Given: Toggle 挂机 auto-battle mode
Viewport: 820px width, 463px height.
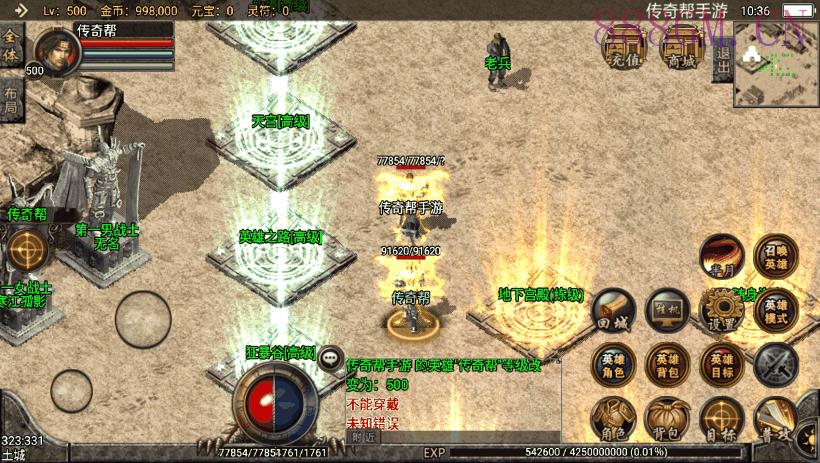Looking at the screenshot, I should [666, 311].
